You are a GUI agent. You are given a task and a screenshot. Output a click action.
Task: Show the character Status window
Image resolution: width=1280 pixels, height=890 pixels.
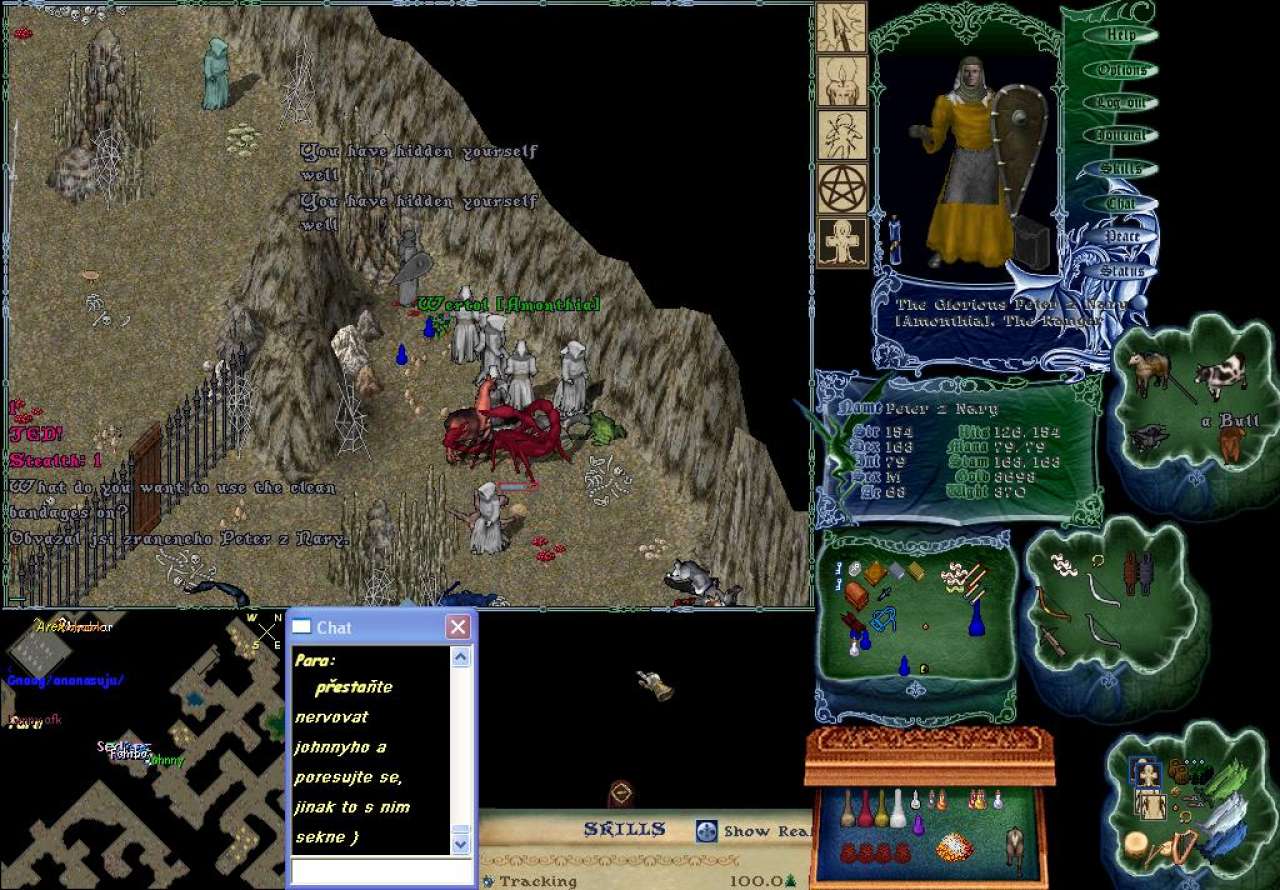pyautogui.click(x=1121, y=271)
